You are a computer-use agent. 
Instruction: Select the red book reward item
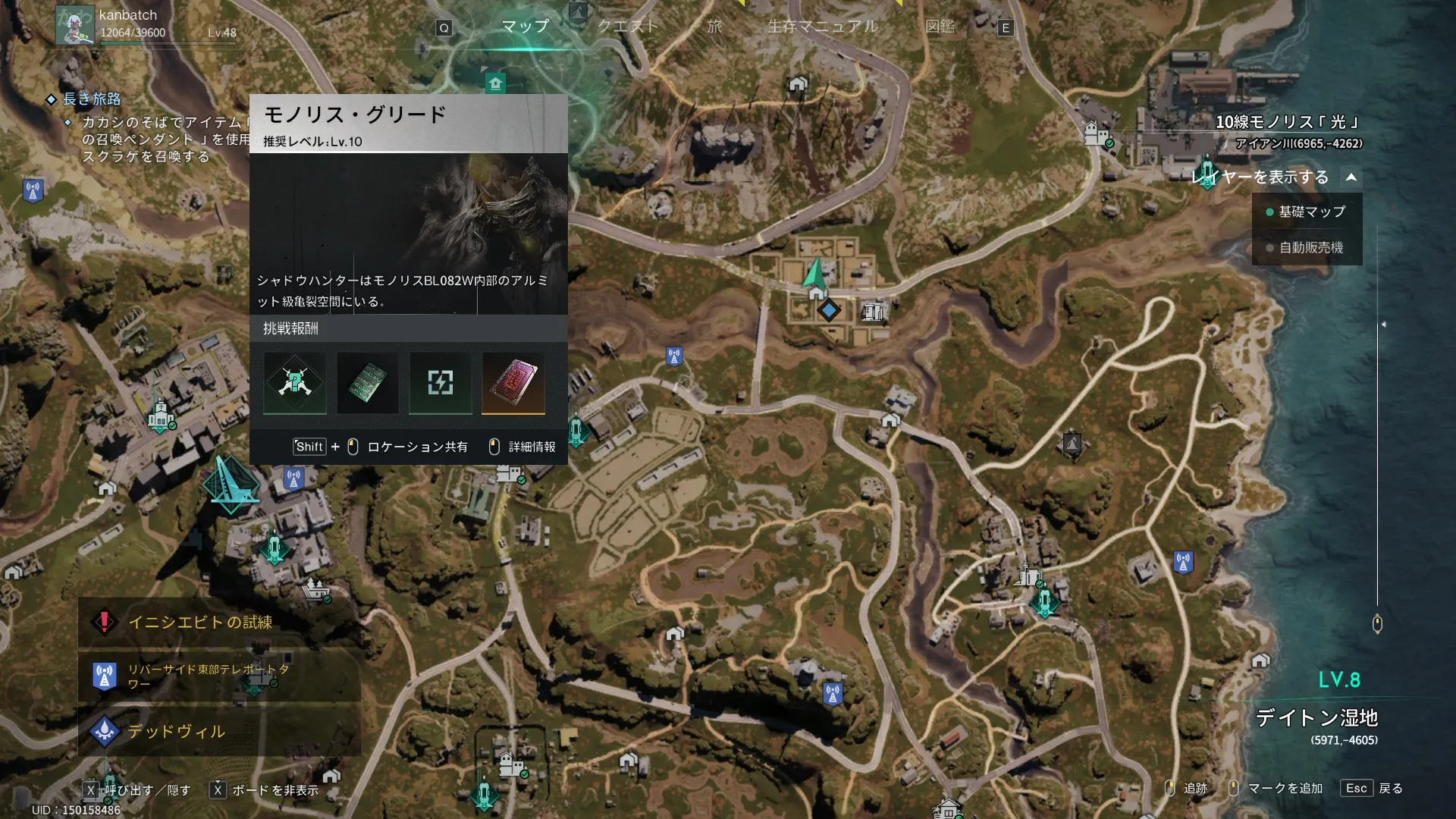click(513, 382)
